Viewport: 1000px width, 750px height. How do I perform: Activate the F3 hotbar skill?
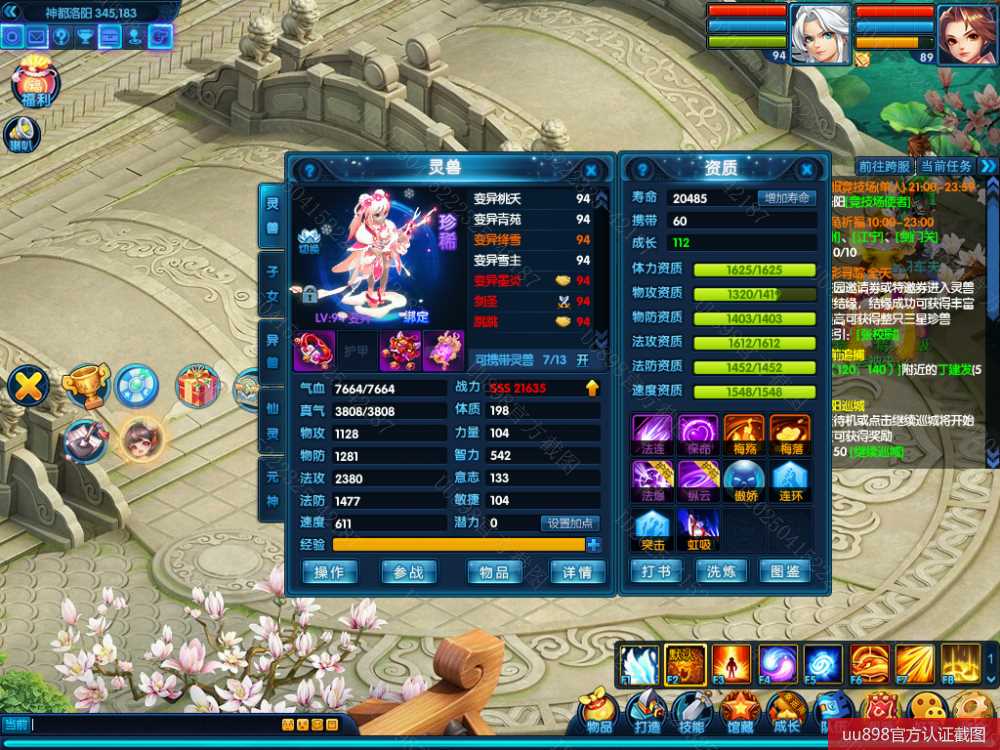(x=730, y=664)
